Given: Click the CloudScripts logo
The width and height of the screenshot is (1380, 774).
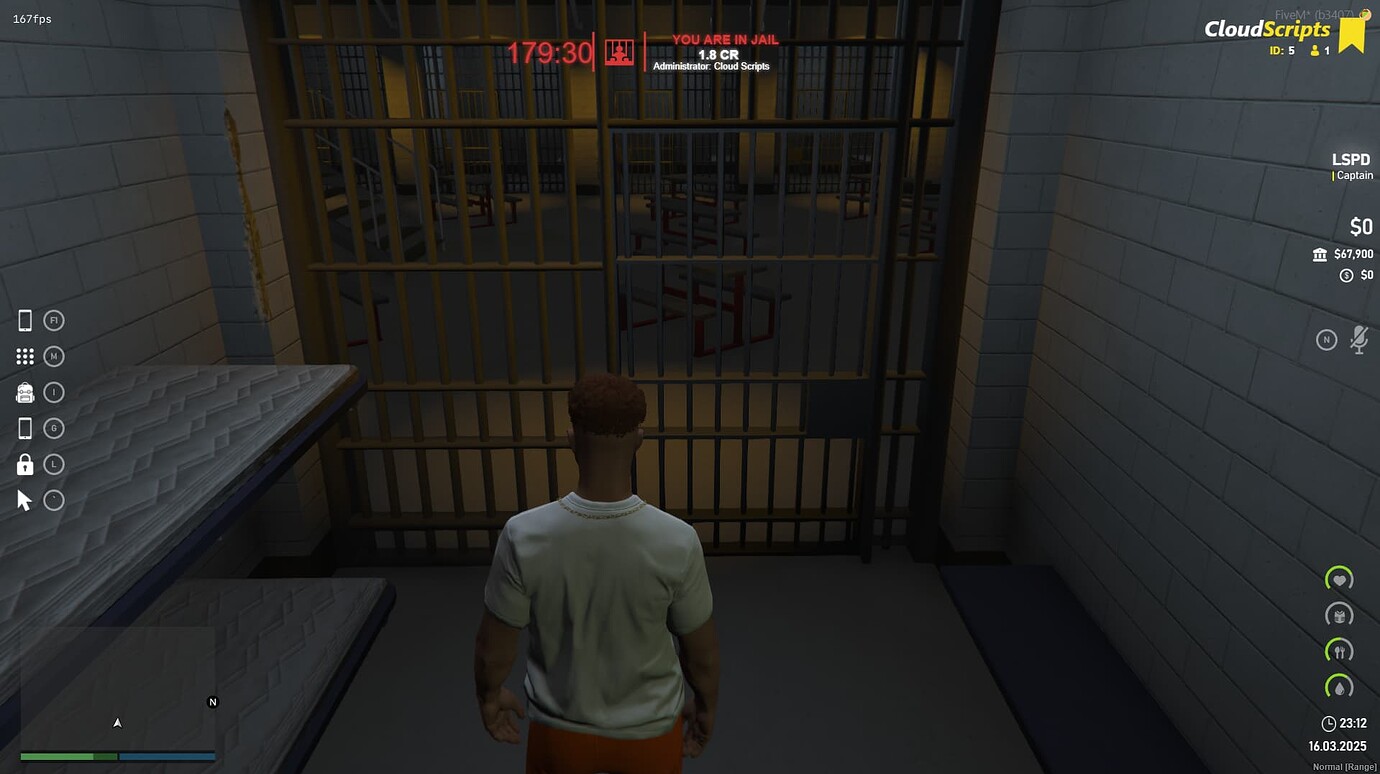Looking at the screenshot, I should [1267, 28].
